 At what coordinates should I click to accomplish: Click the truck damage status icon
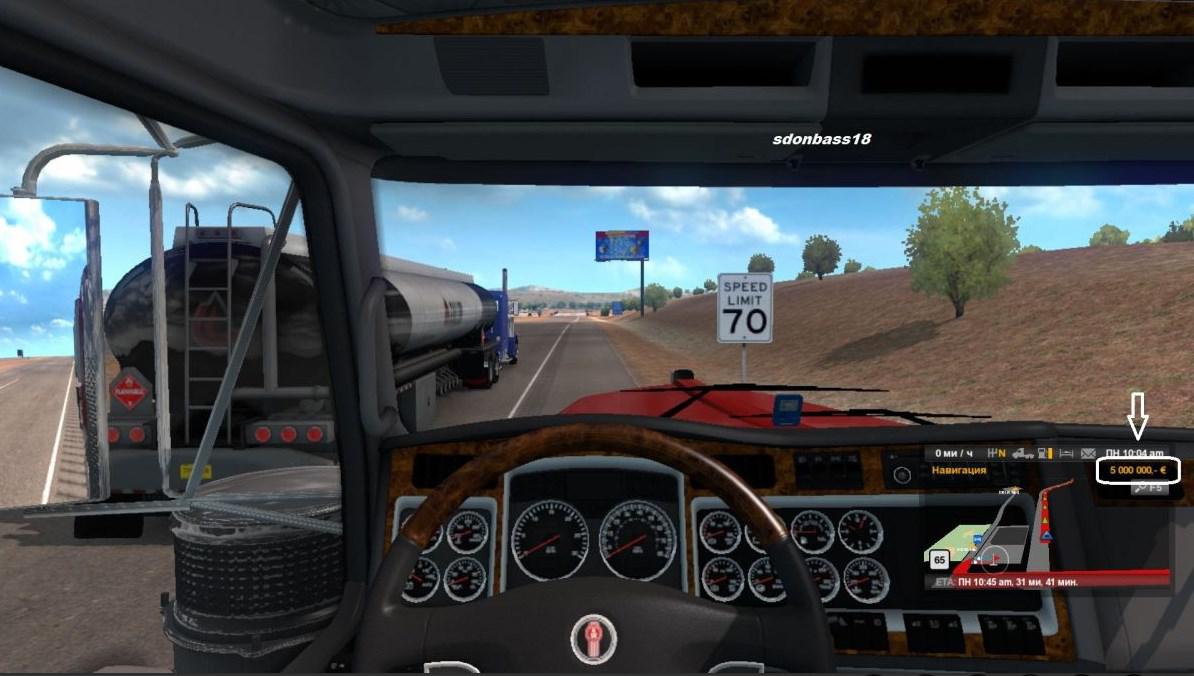click(1023, 453)
